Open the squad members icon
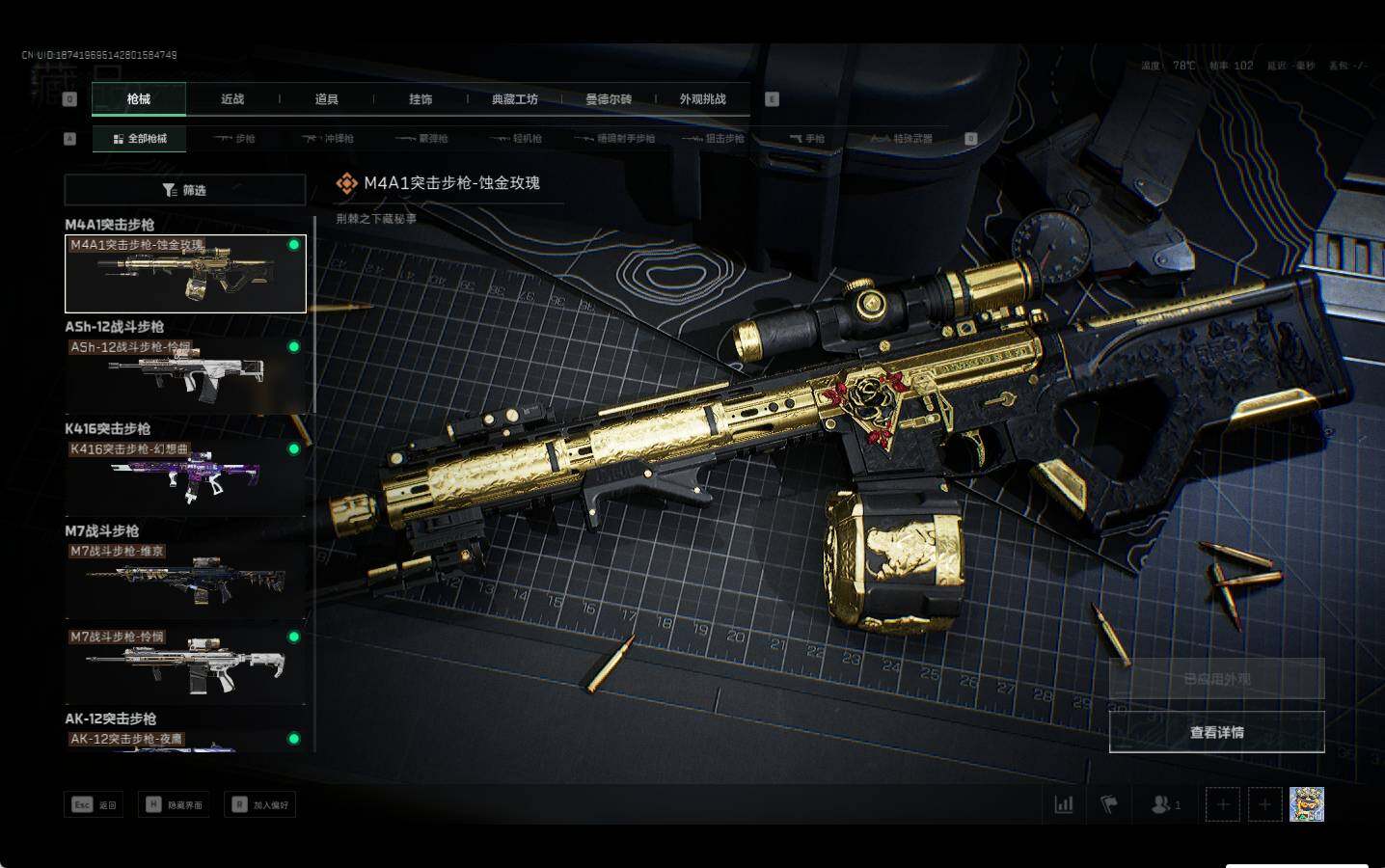The image size is (1385, 868). 1165,804
